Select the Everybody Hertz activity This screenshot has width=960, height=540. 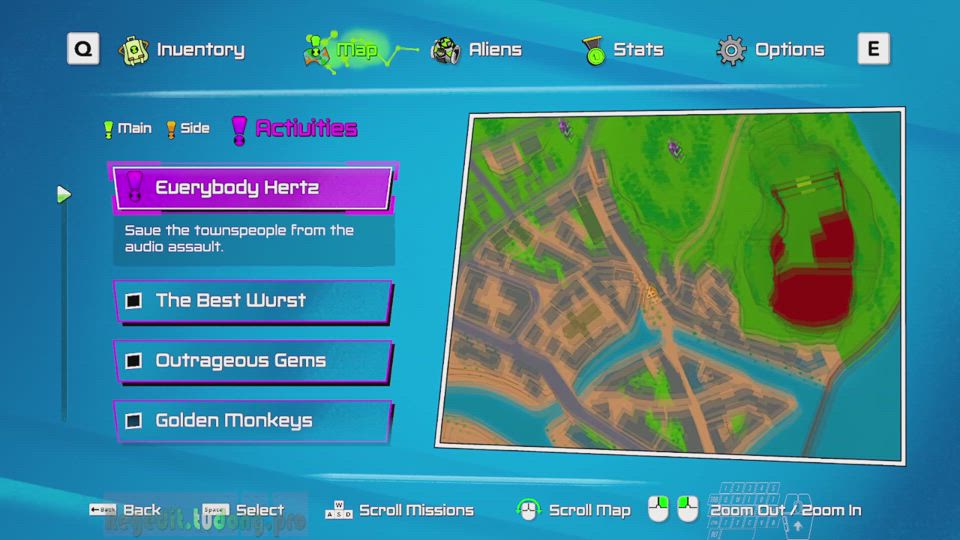pos(252,188)
